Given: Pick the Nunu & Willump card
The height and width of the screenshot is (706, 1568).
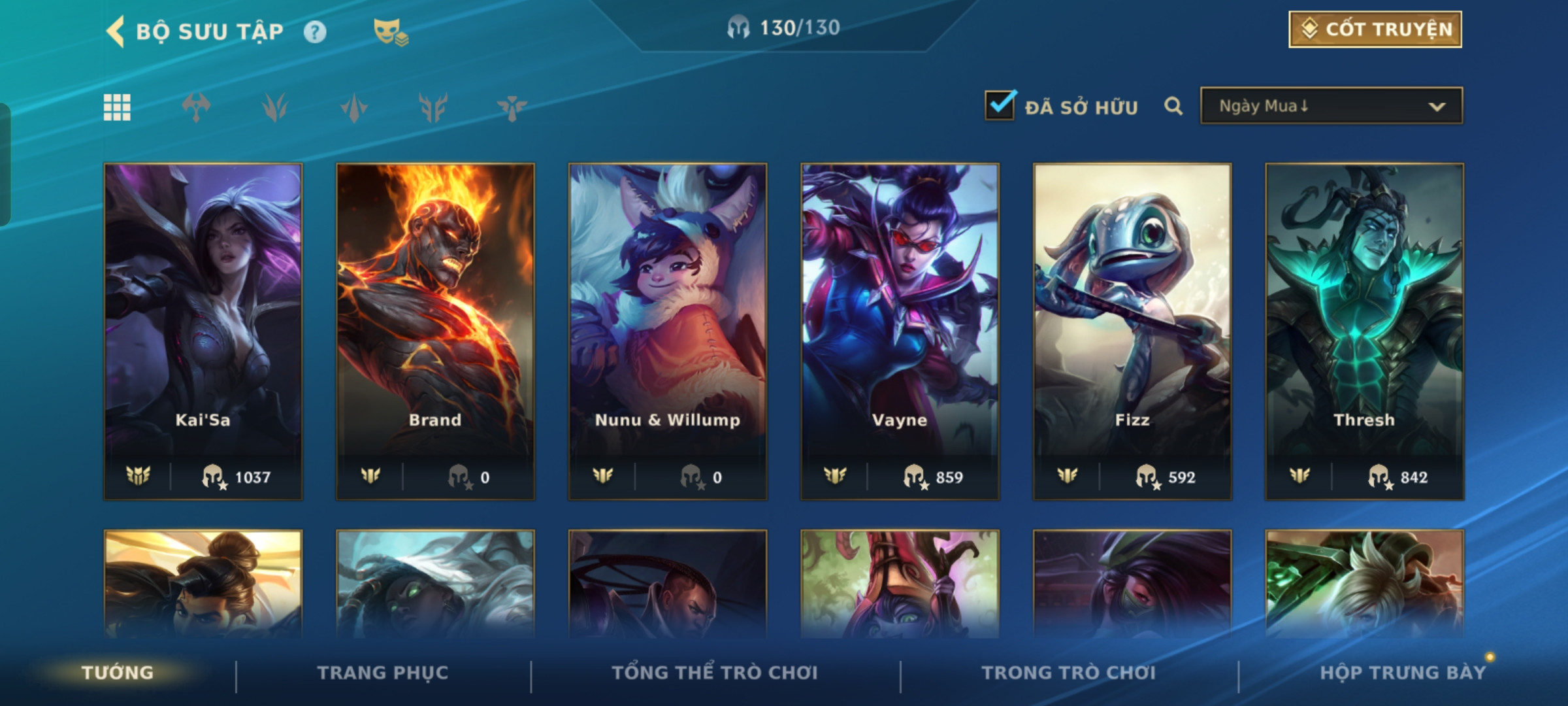Looking at the screenshot, I should coord(668,331).
